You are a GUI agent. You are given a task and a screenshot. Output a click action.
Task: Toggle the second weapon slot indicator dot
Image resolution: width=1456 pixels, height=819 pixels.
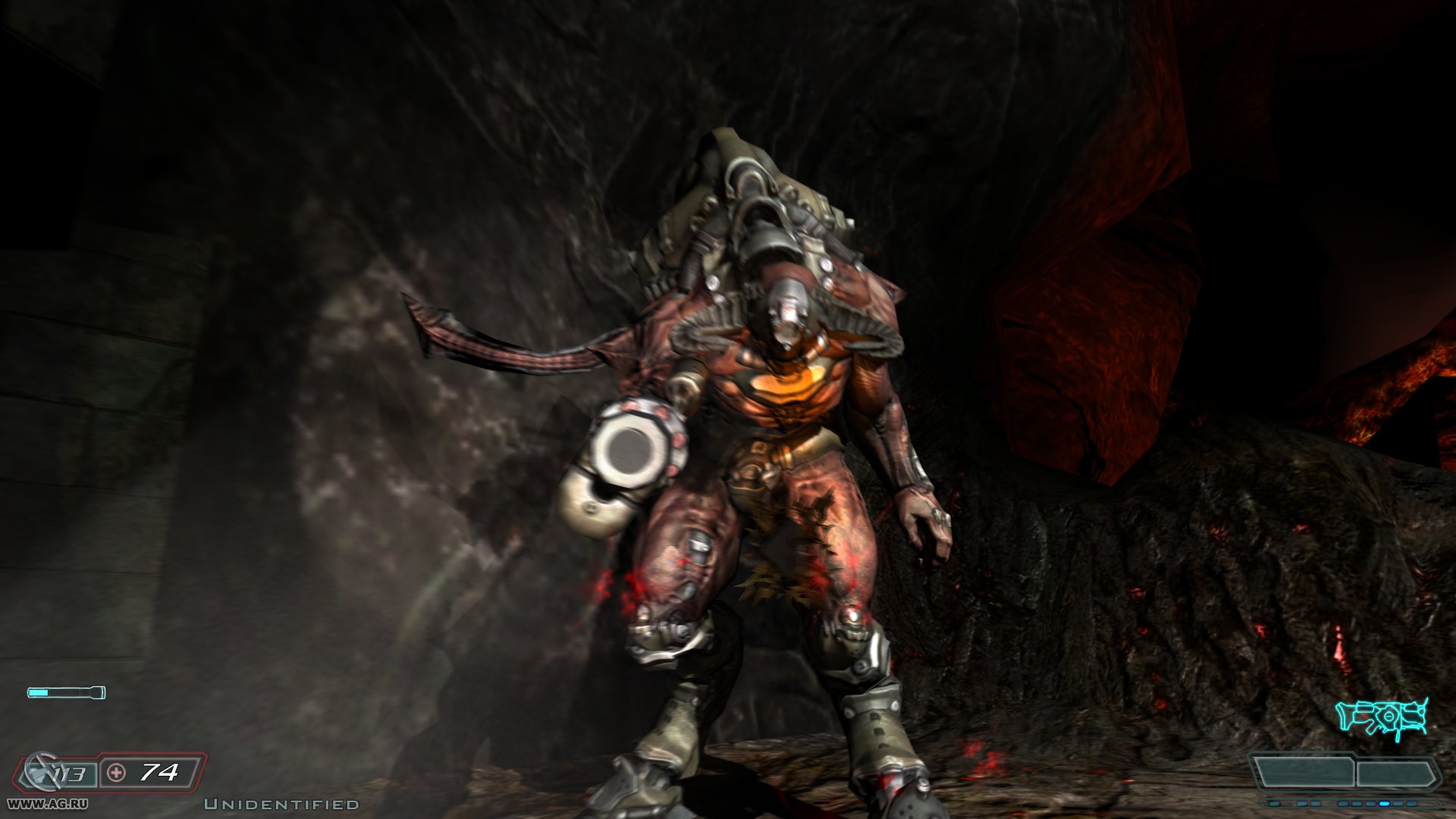tap(1301, 803)
